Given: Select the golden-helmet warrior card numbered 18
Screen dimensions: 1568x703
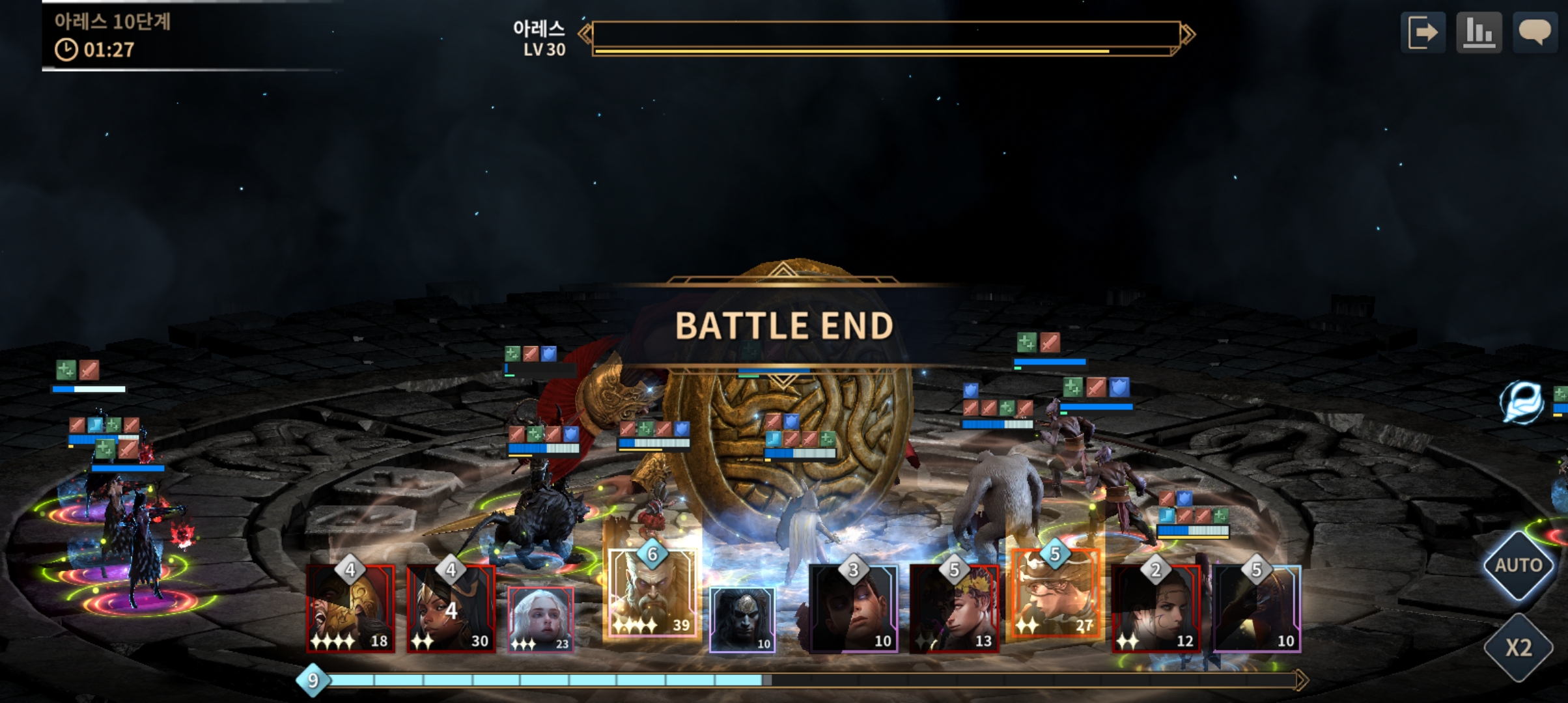Looking at the screenshot, I should tap(351, 609).
